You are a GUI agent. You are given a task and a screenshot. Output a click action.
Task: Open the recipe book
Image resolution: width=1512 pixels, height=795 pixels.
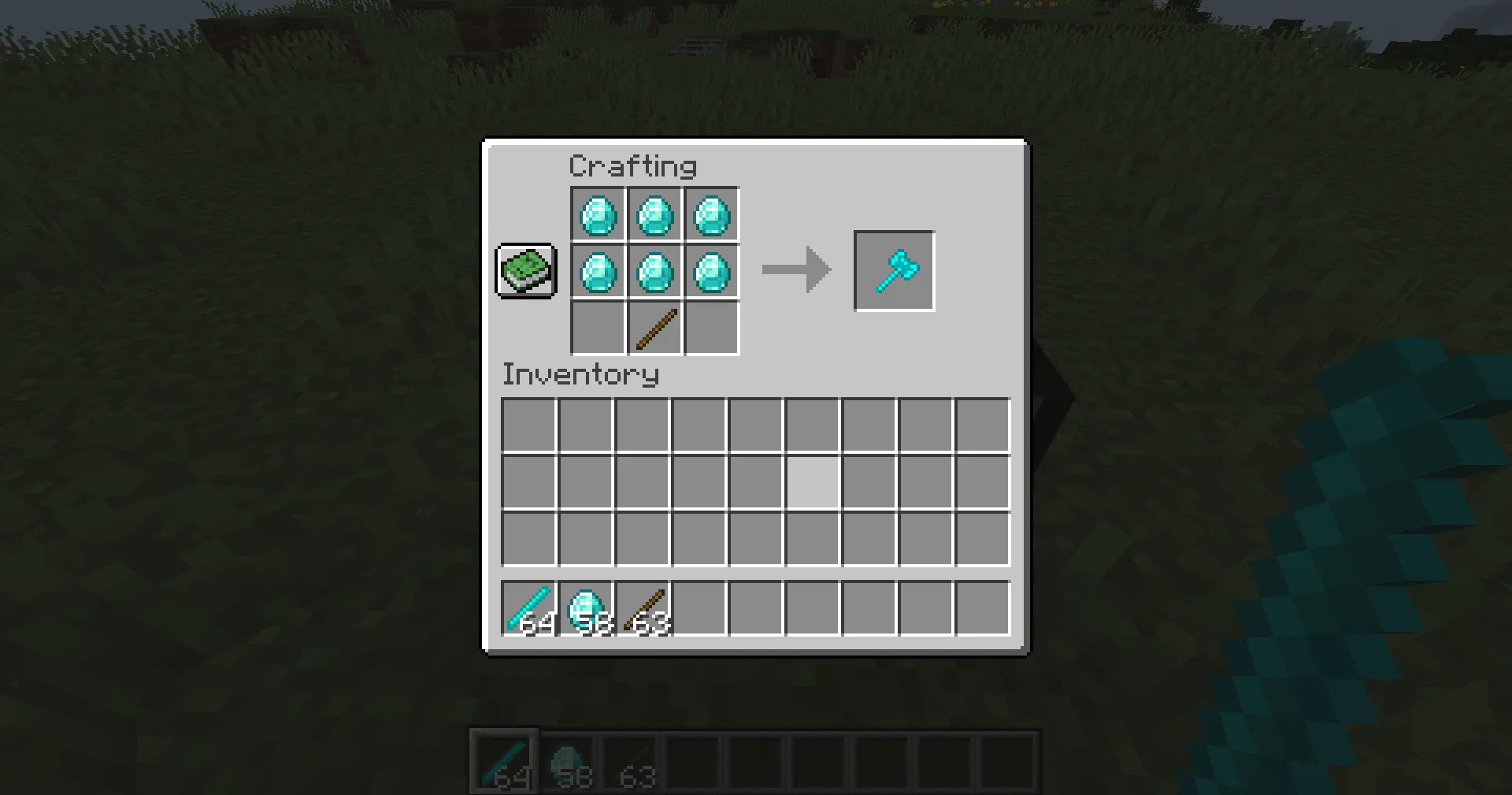pyautogui.click(x=525, y=271)
